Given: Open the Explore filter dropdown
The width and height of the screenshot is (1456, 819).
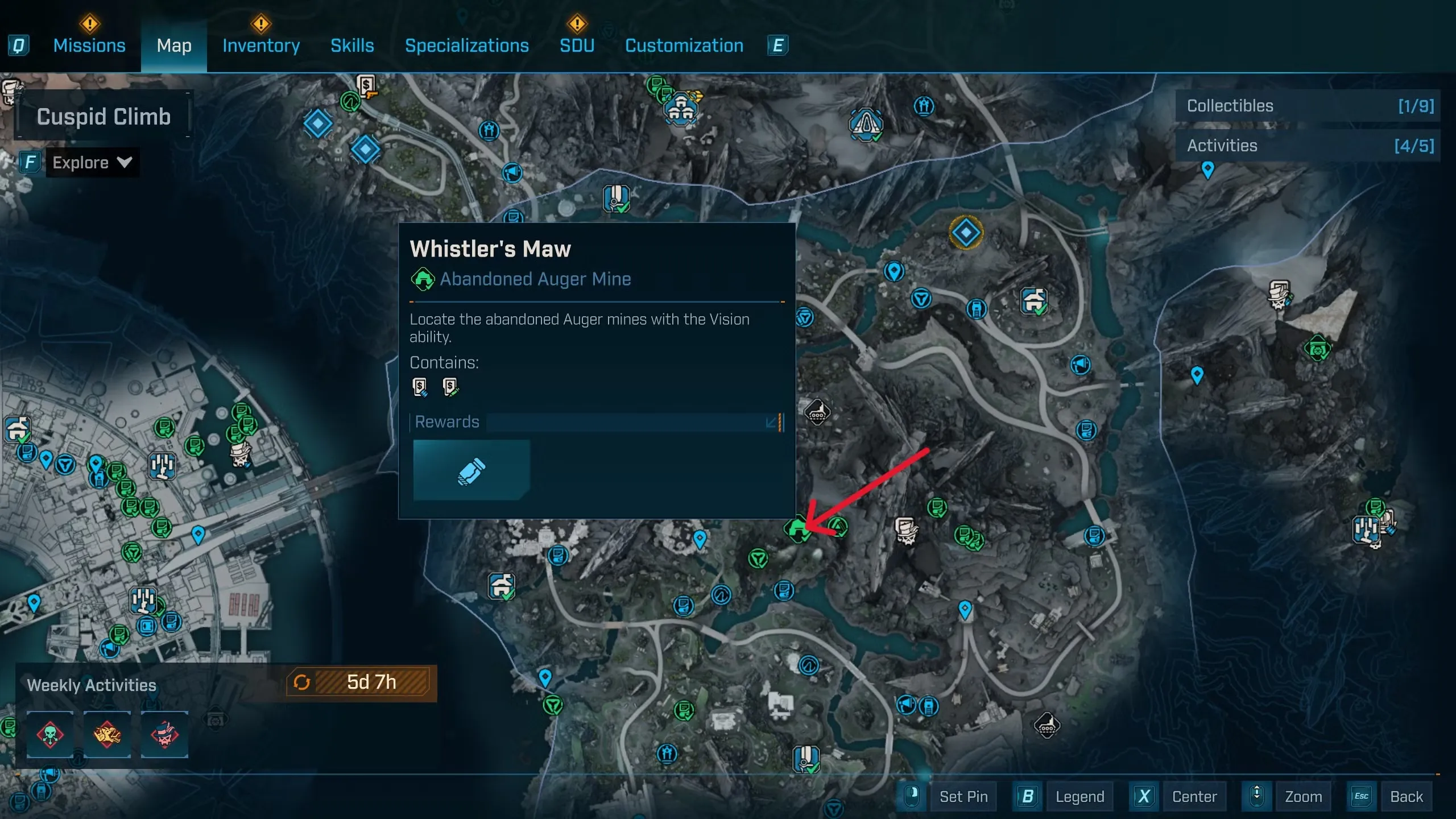Looking at the screenshot, I should pos(92,163).
